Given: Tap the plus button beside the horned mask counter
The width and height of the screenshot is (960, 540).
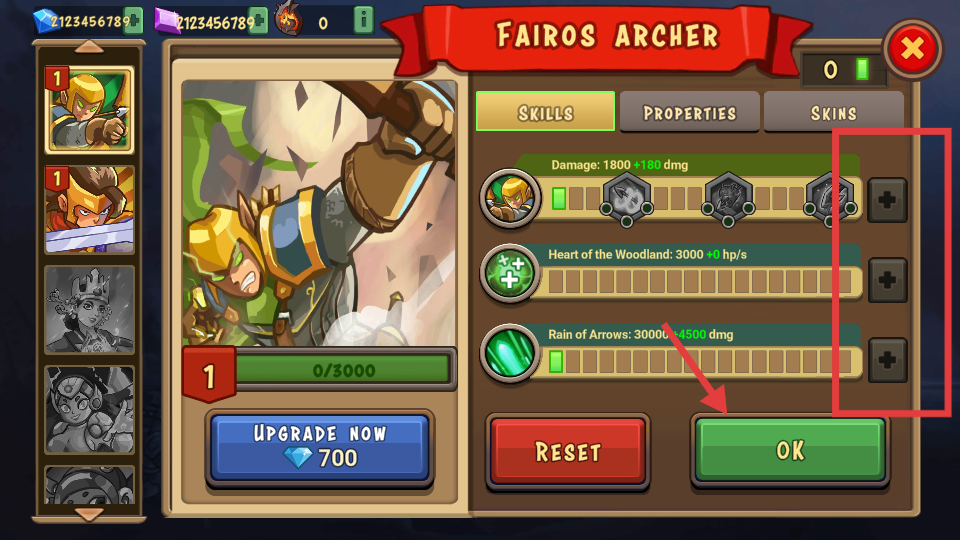Looking at the screenshot, I should [363, 20].
